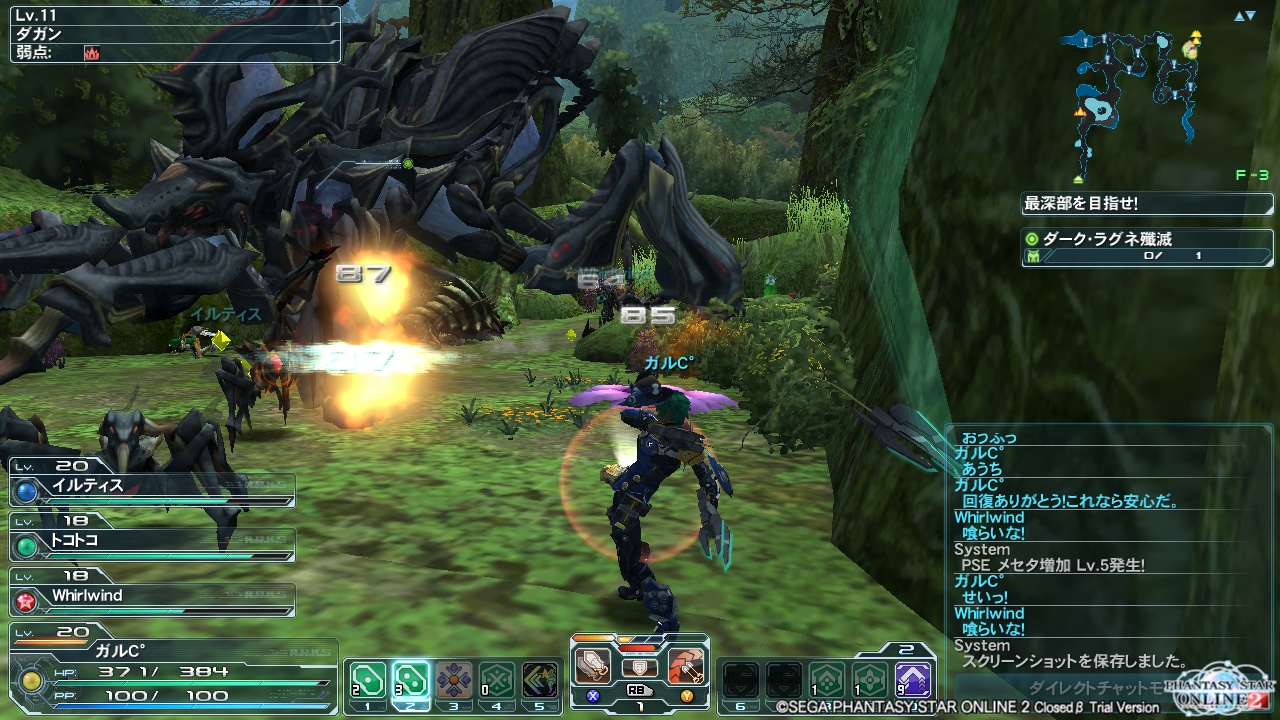Use the highlighted item in hotbar slot 2

411,680
